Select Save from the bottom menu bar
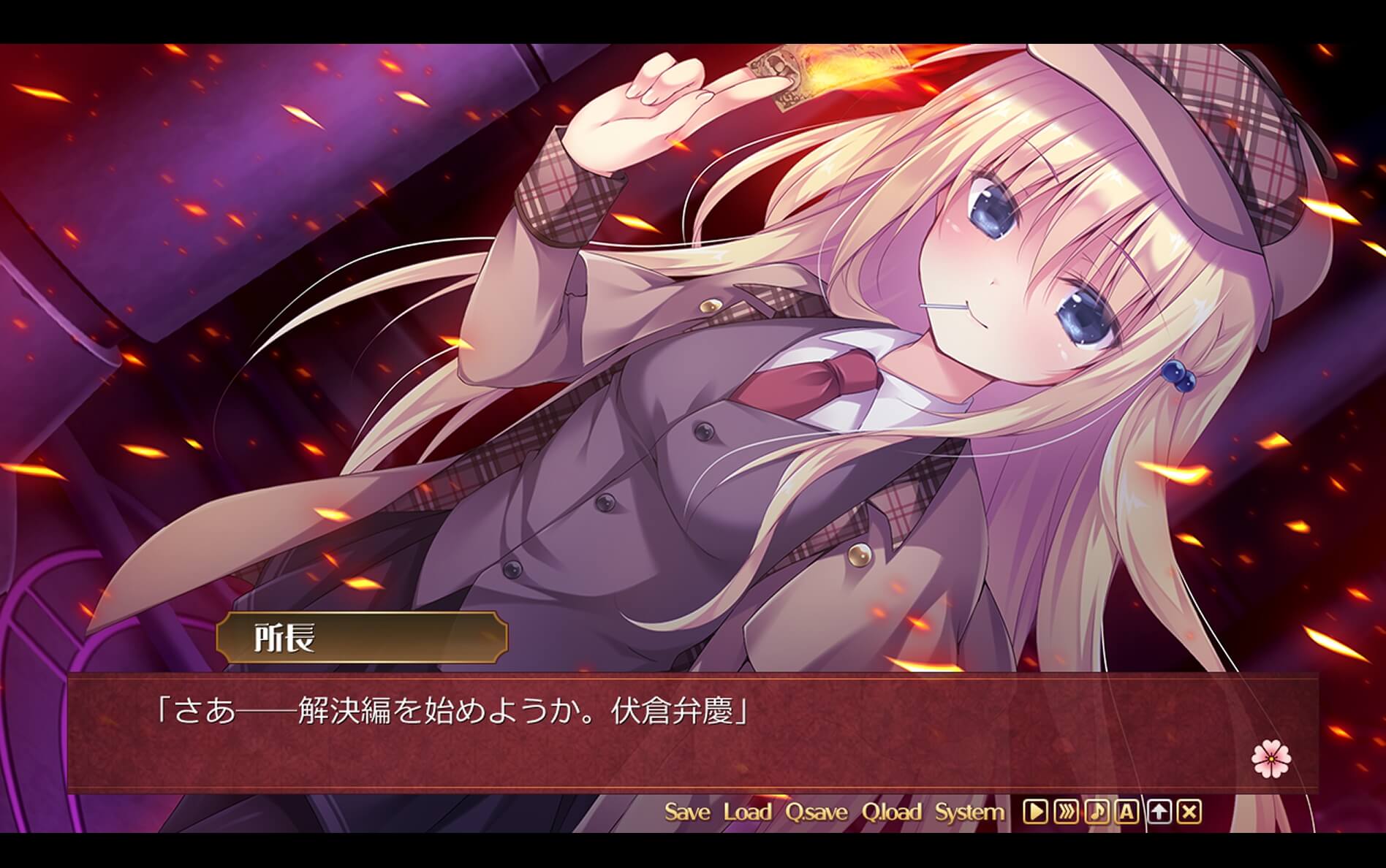Image resolution: width=1386 pixels, height=868 pixels. [x=688, y=811]
